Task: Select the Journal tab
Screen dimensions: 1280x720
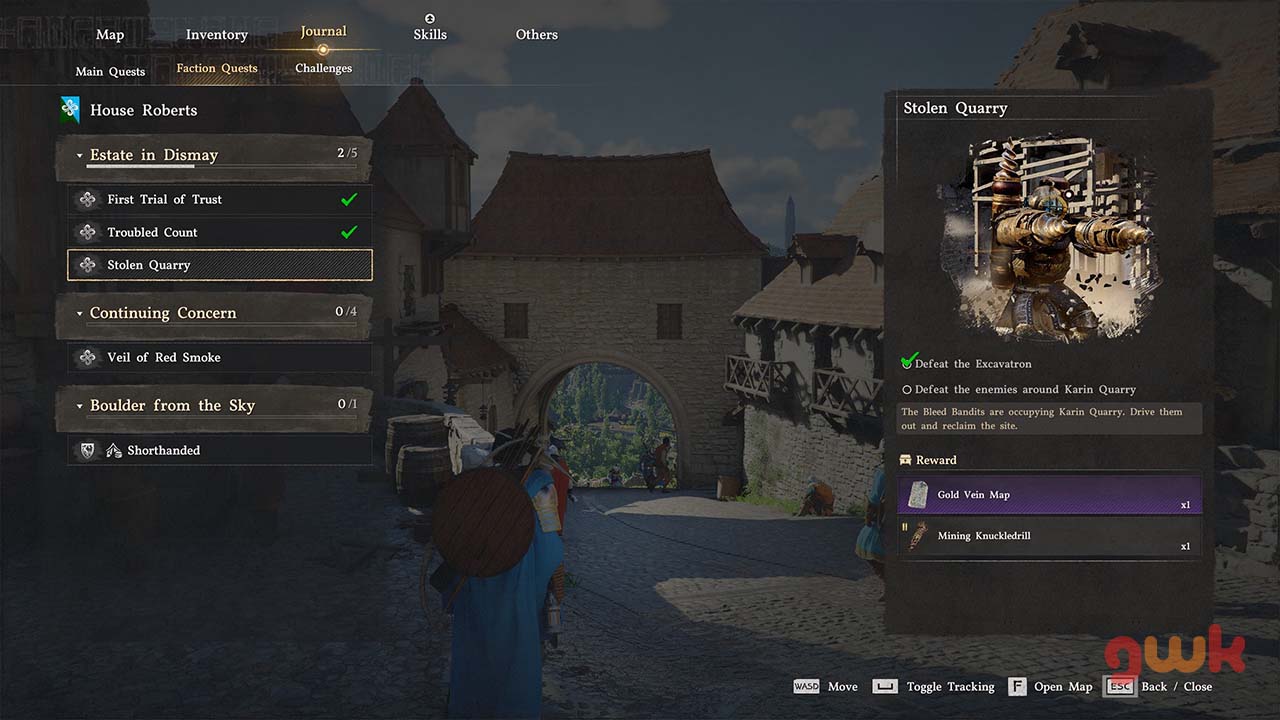Action: [323, 32]
